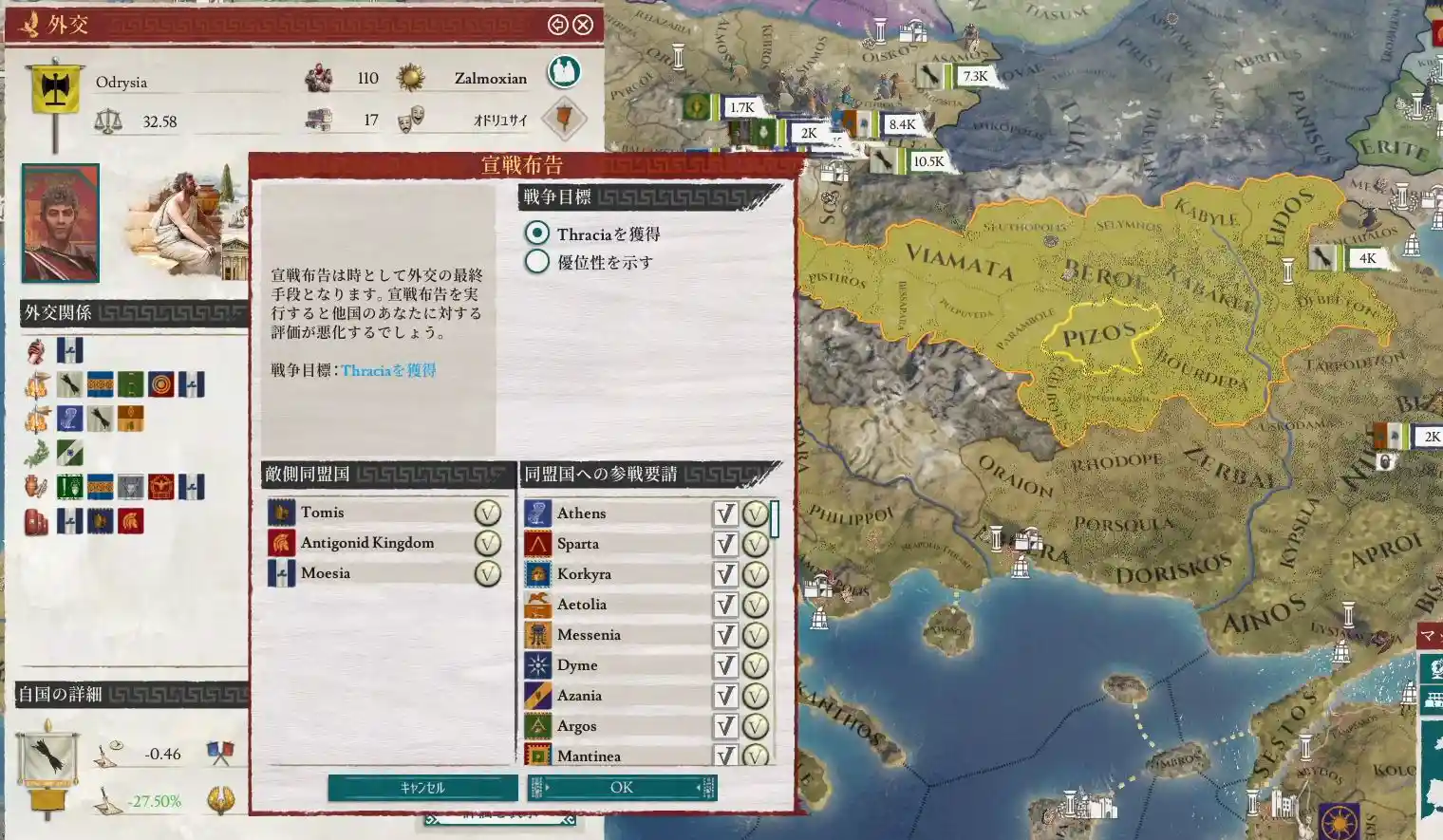1443x840 pixels.
Task: Uncheck Sparta's participation checkbox
Action: point(724,543)
